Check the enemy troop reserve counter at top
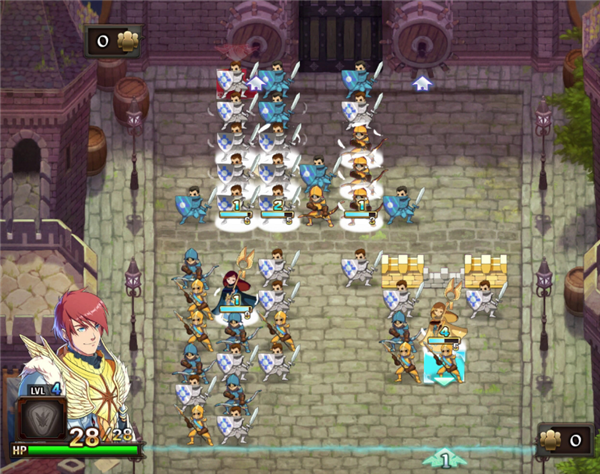The height and width of the screenshot is (474, 600). tap(114, 40)
